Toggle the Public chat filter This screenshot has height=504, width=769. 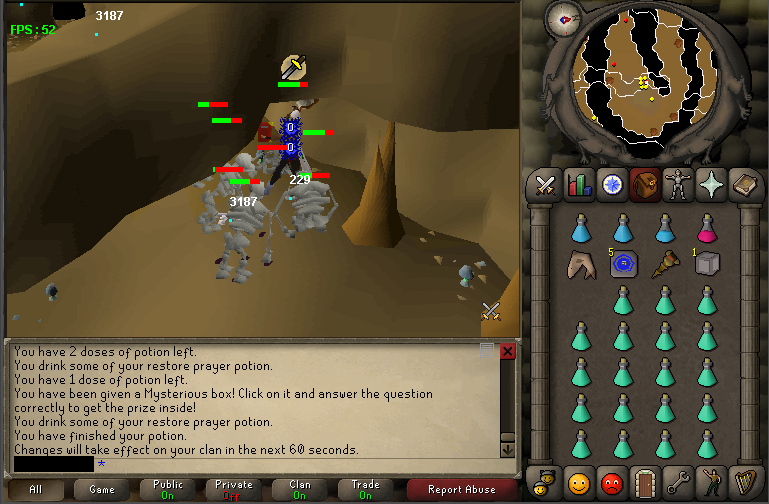168,489
